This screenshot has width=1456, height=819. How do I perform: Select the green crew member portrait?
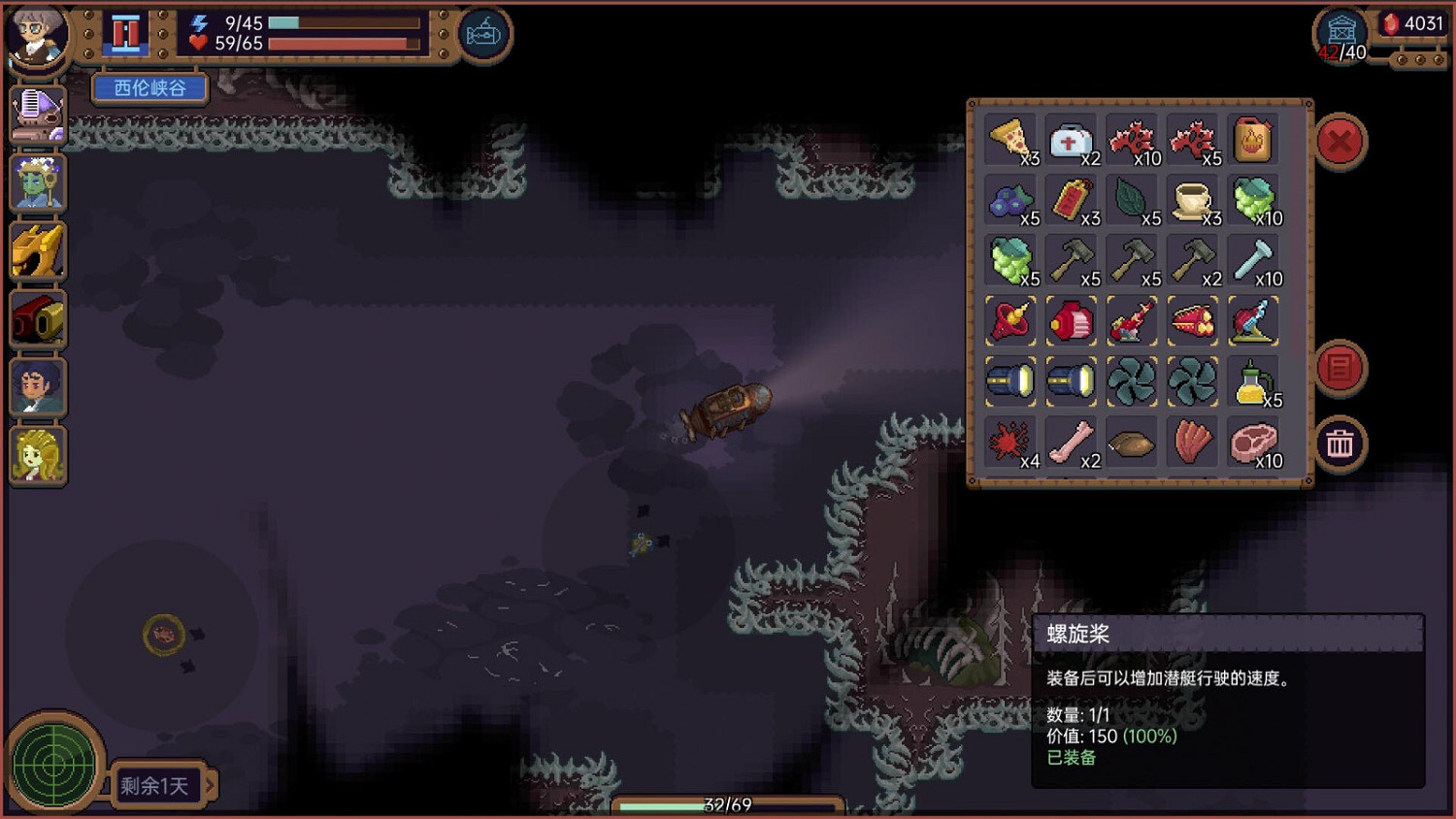[37, 182]
